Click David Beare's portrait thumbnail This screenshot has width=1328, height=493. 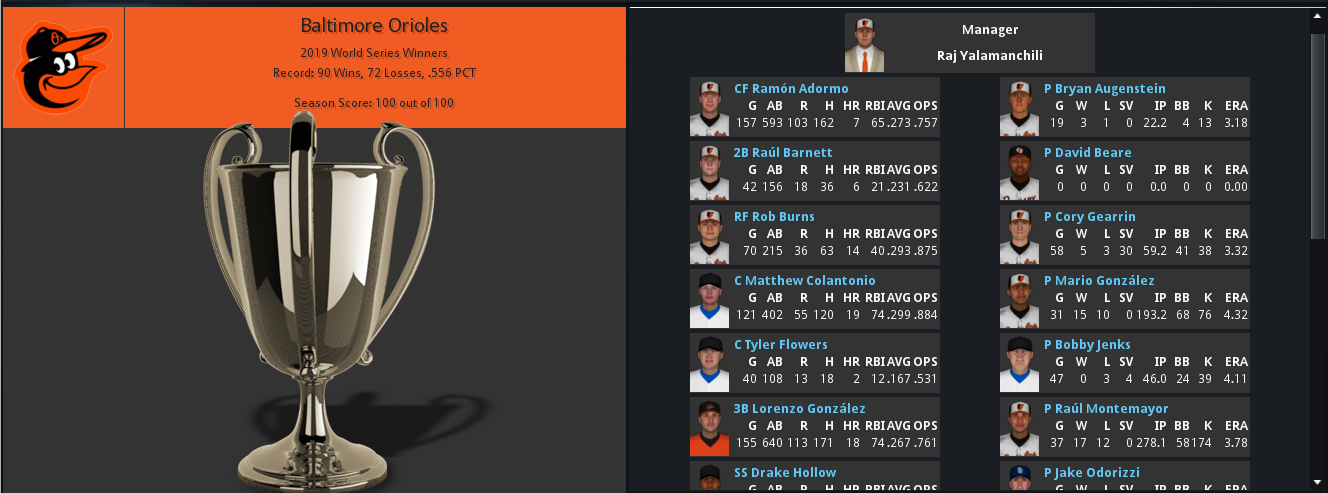coord(1019,172)
